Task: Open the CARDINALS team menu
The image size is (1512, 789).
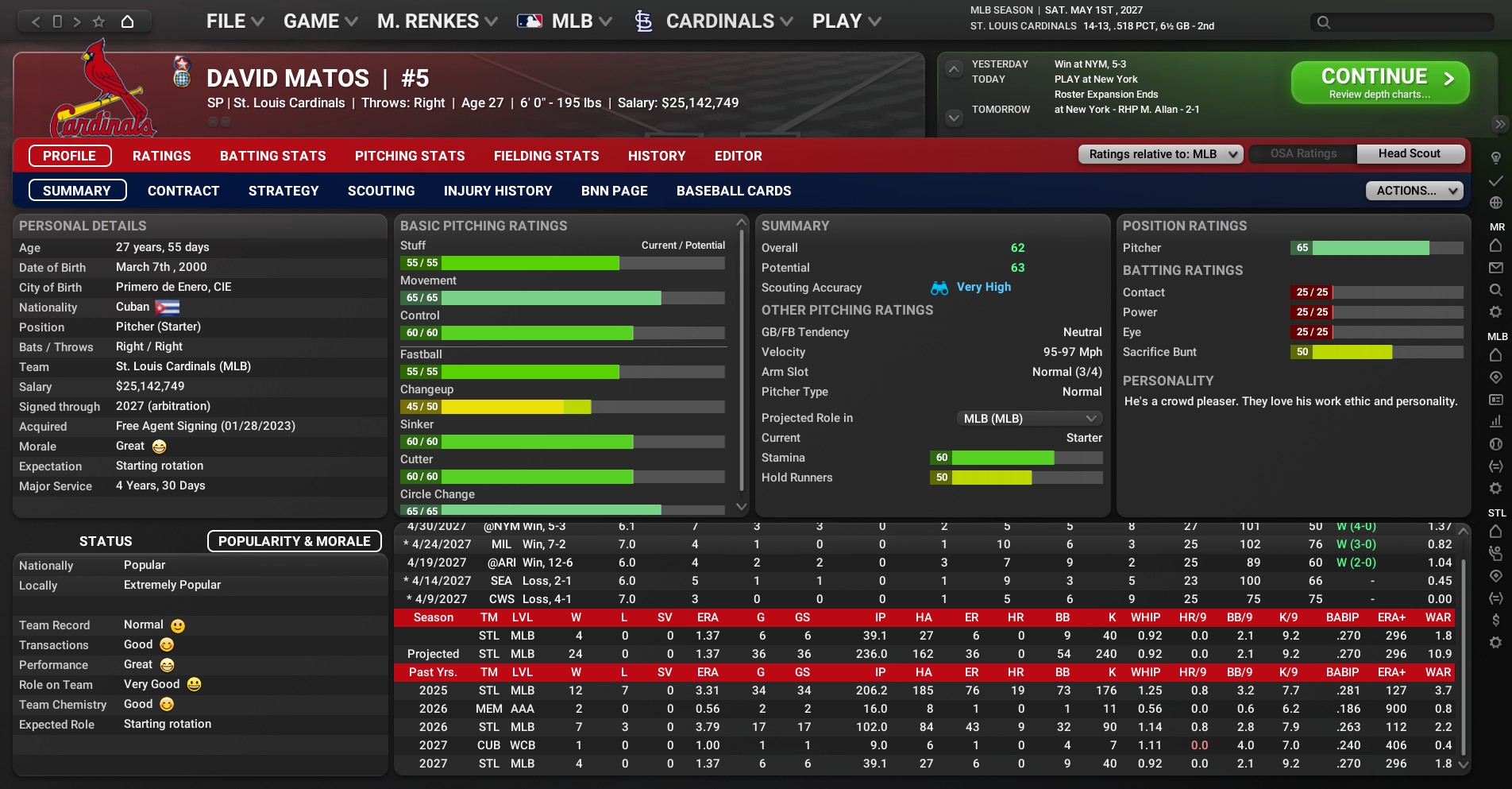Action: 719,21
